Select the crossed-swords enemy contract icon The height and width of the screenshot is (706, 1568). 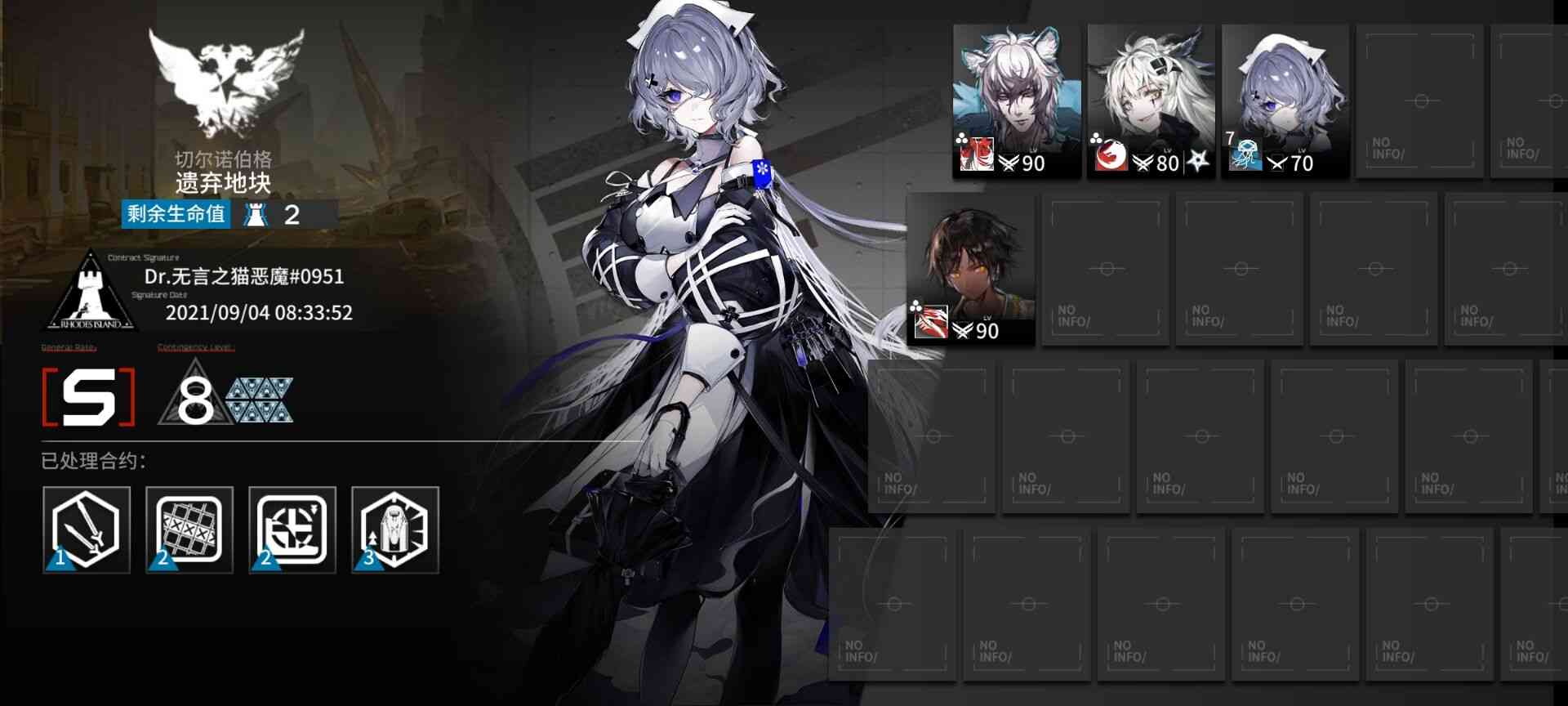pos(86,531)
